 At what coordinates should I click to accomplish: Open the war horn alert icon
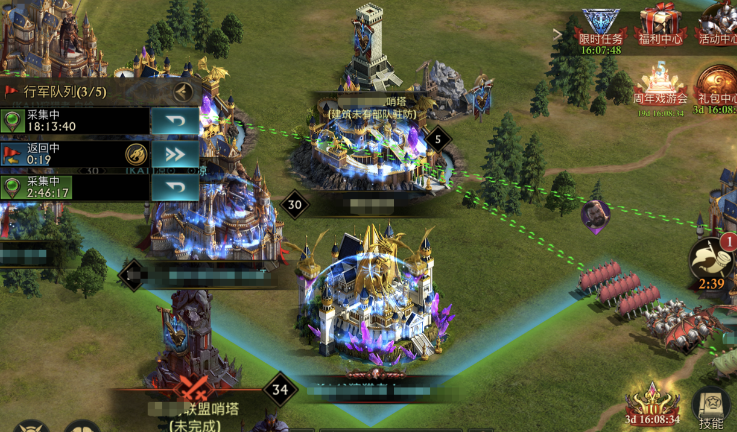pyautogui.click(x=709, y=257)
